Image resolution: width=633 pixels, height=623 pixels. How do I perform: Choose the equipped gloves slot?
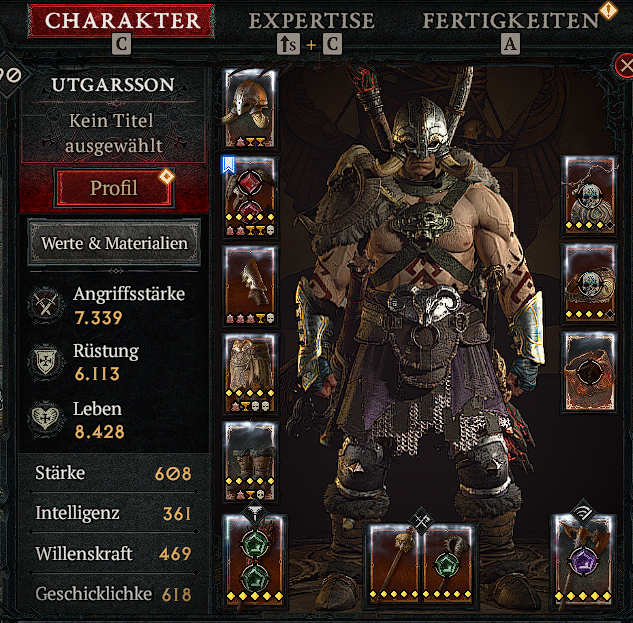click(x=248, y=282)
